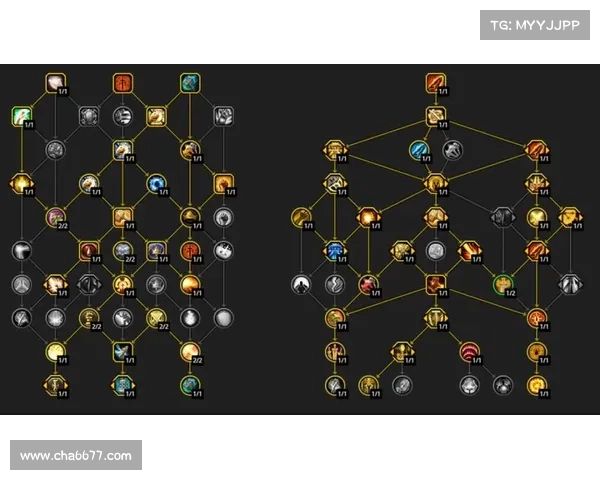Pick the glowing blue orb talent in the left tree

click(156, 184)
